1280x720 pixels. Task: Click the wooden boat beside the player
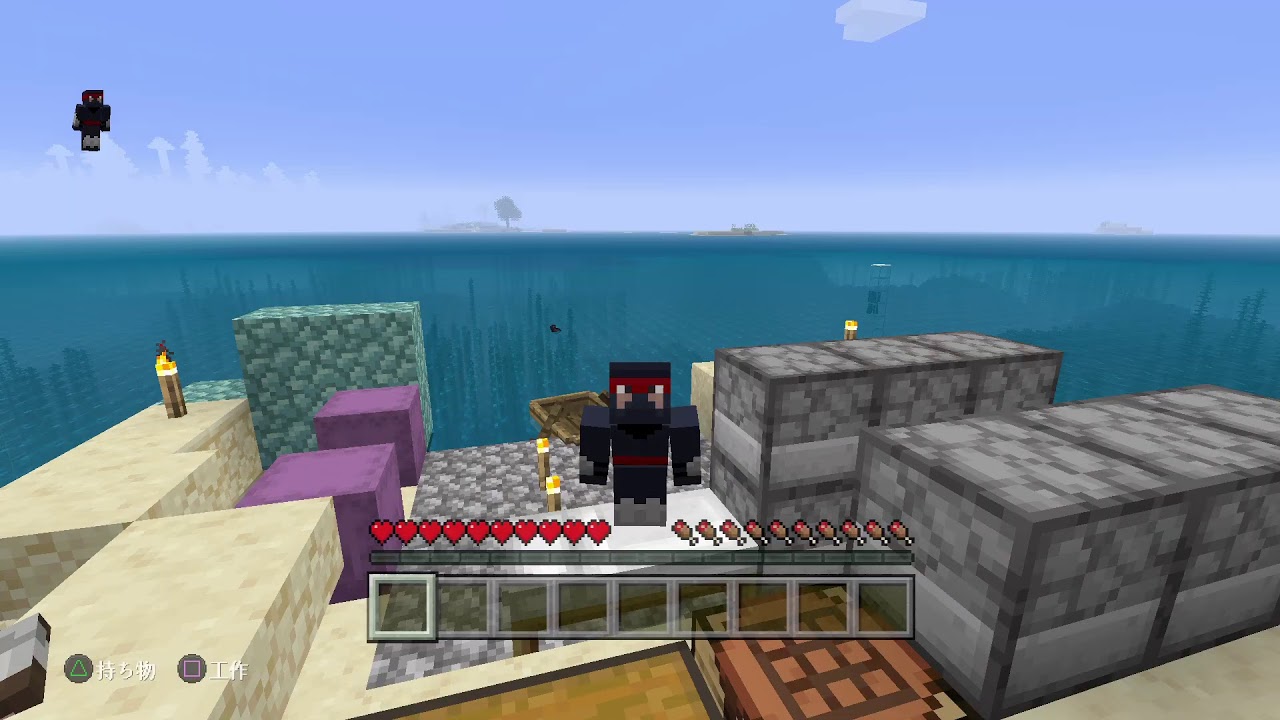coord(560,412)
